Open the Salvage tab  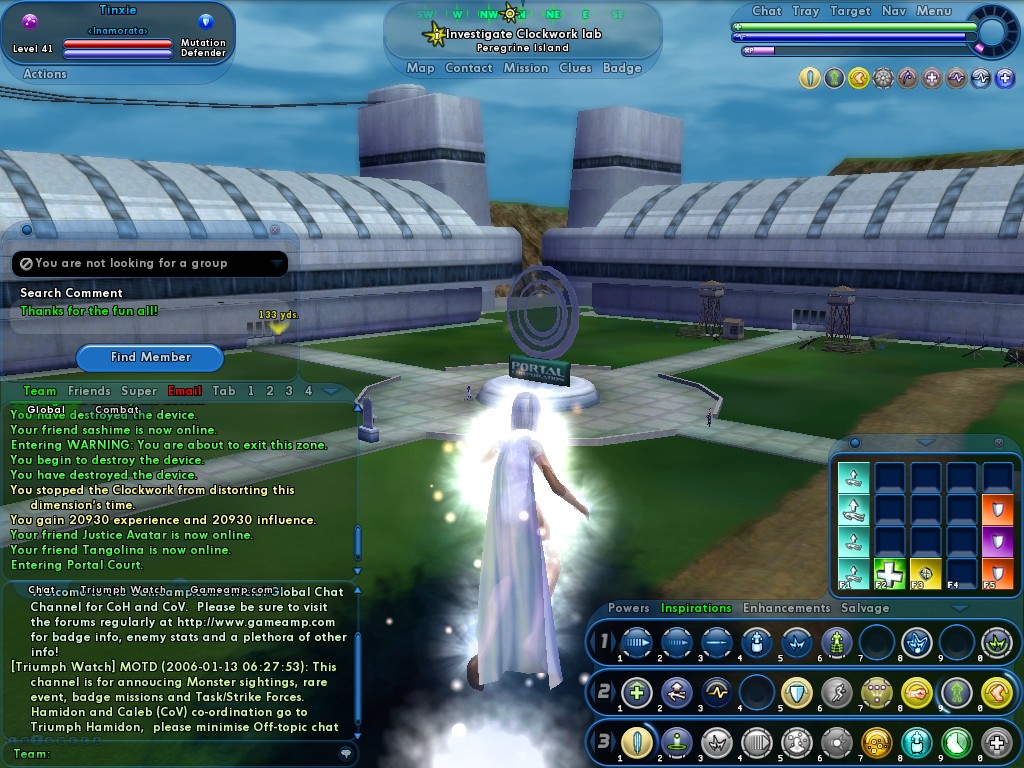[865, 608]
